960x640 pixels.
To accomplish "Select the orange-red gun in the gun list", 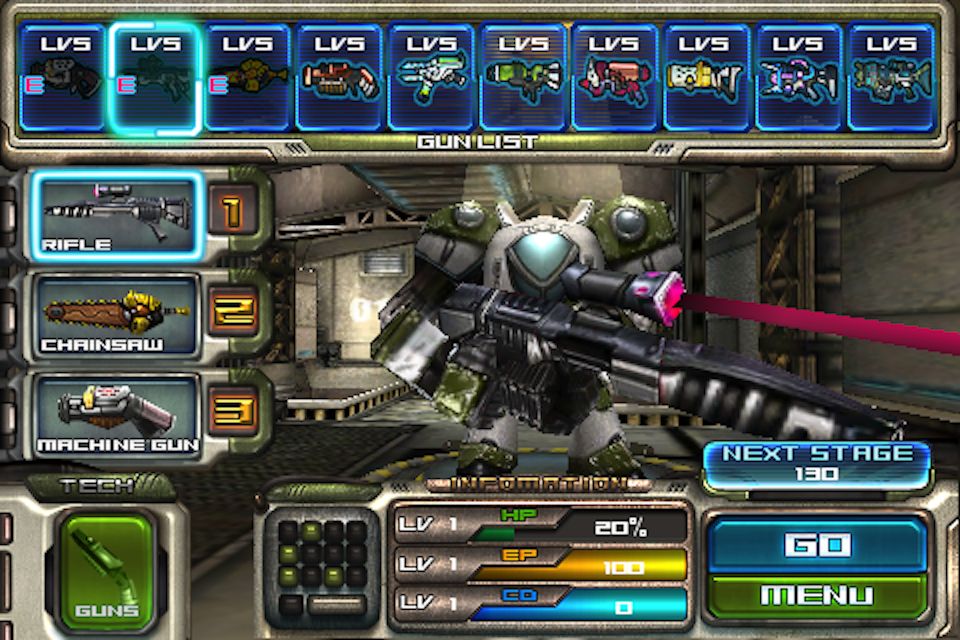I will coord(339,78).
